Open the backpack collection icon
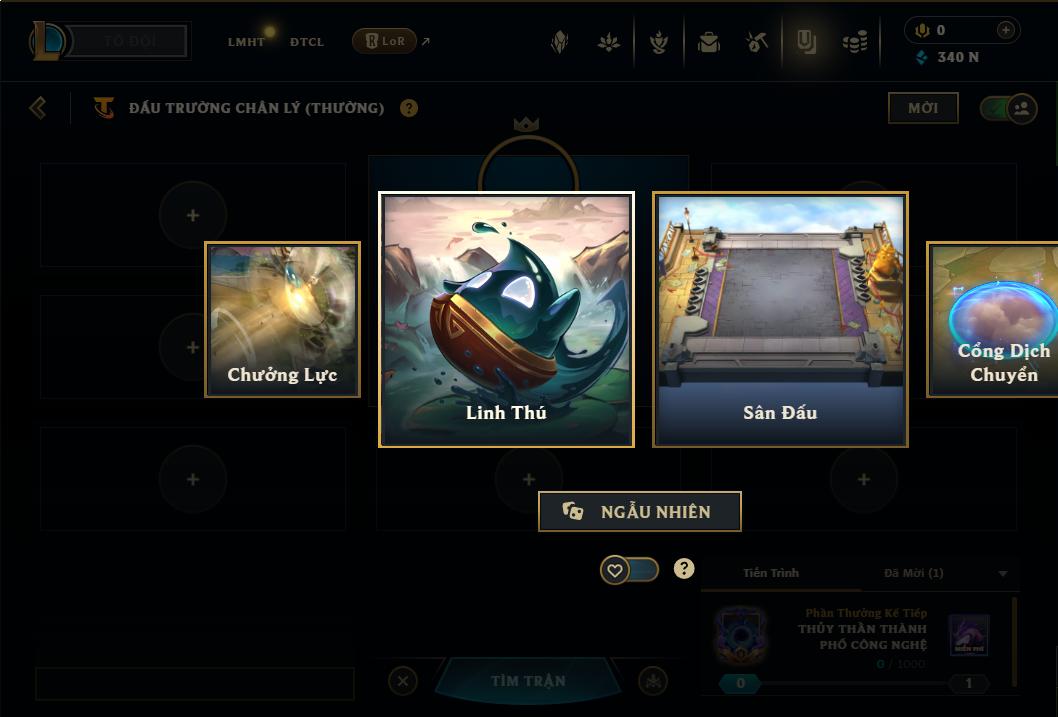Viewport: 1058px width, 717px height. (x=709, y=42)
